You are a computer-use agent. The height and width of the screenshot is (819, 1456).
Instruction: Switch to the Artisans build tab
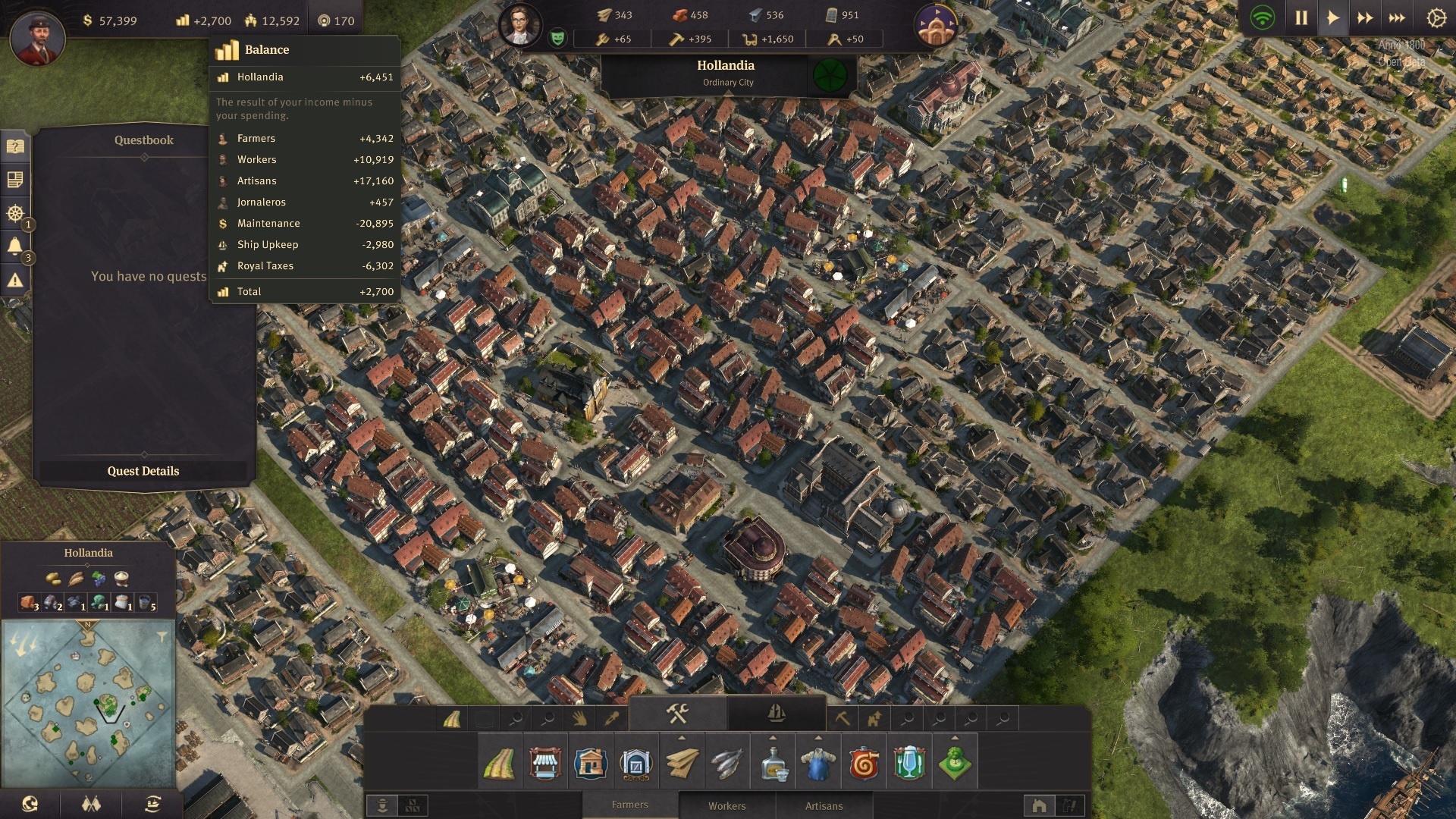824,806
